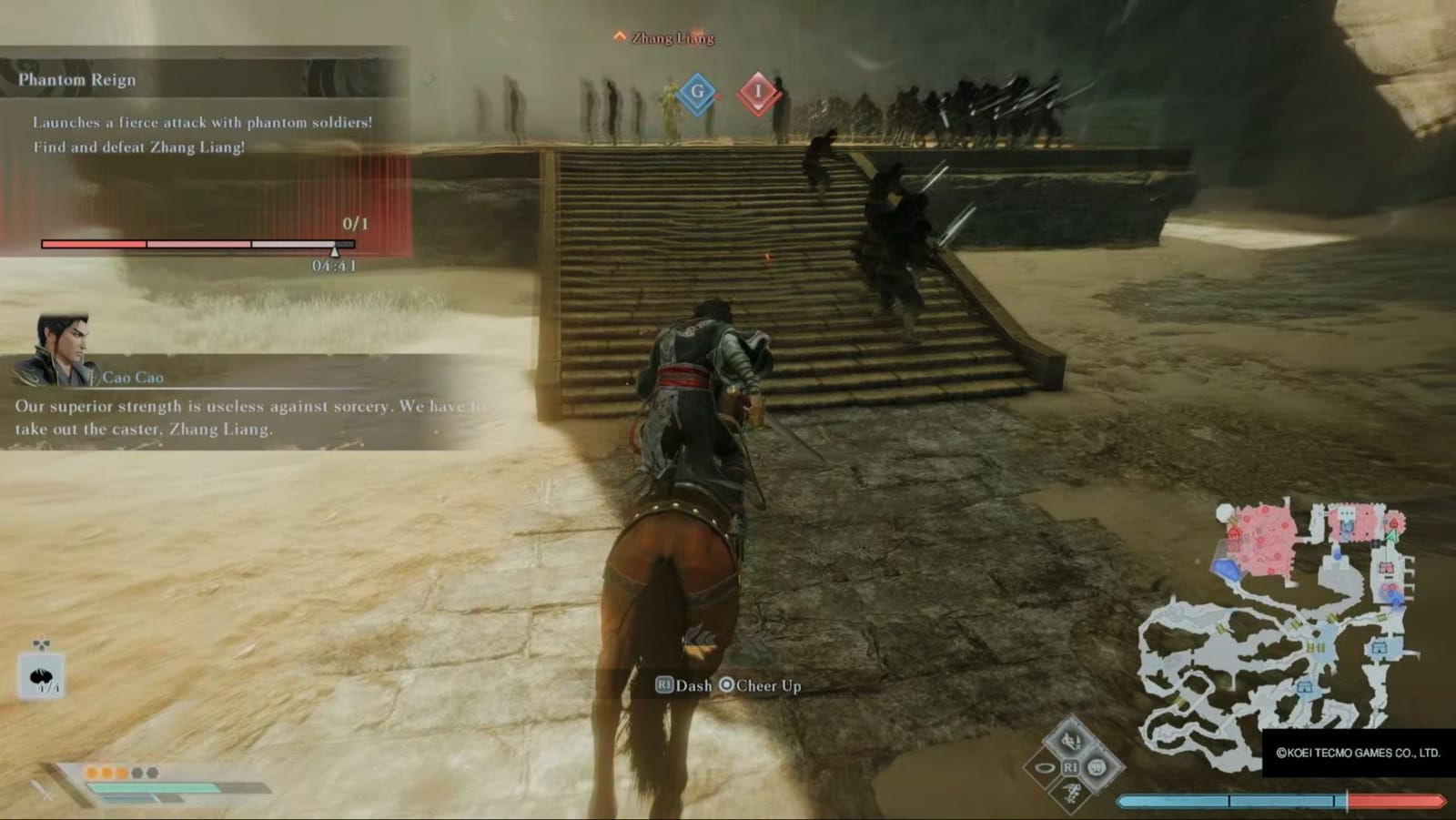Click the consumable item icon showing 4/4
The height and width of the screenshot is (820, 1456).
click(42, 674)
